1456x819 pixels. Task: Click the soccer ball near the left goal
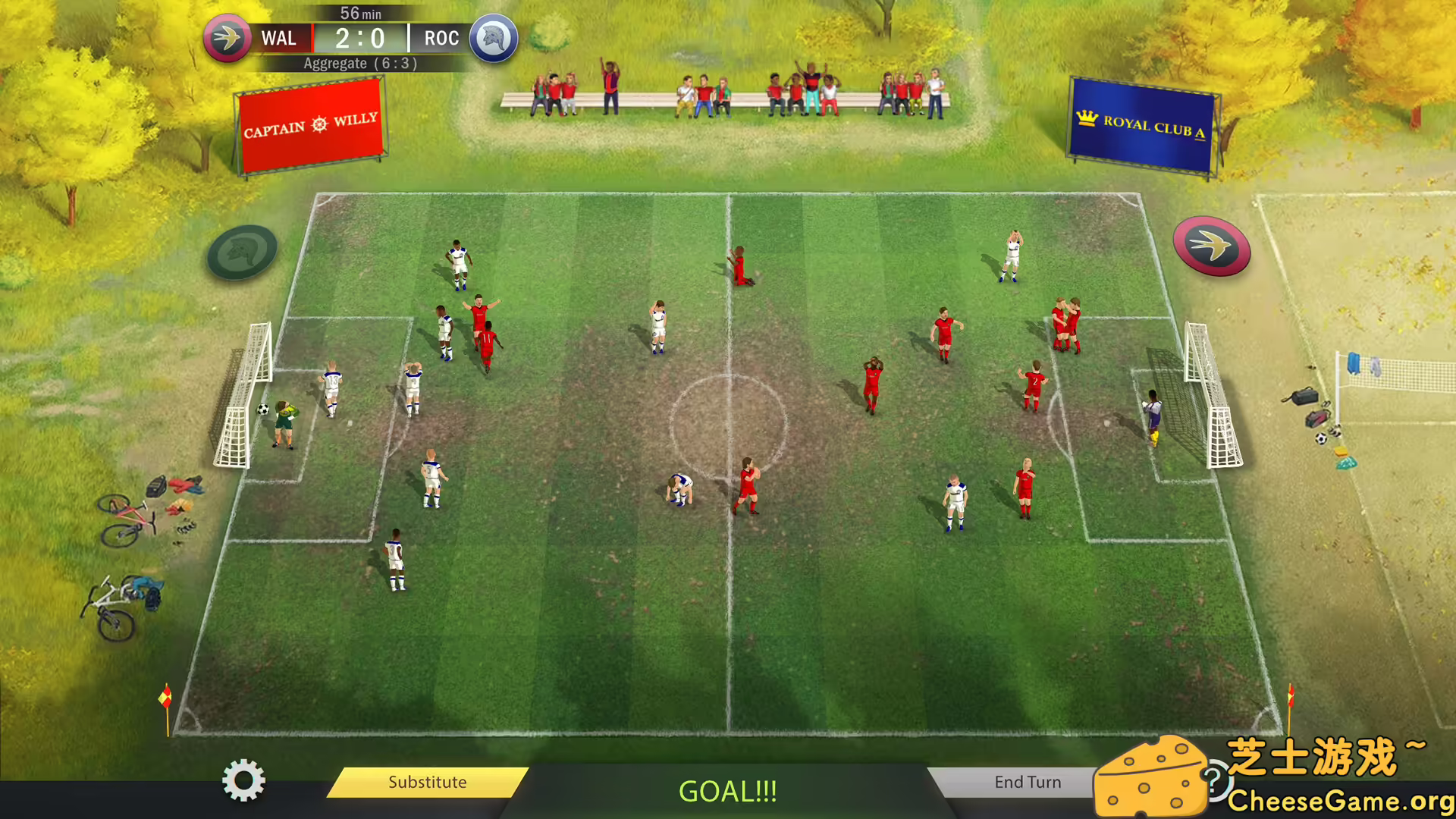click(262, 409)
